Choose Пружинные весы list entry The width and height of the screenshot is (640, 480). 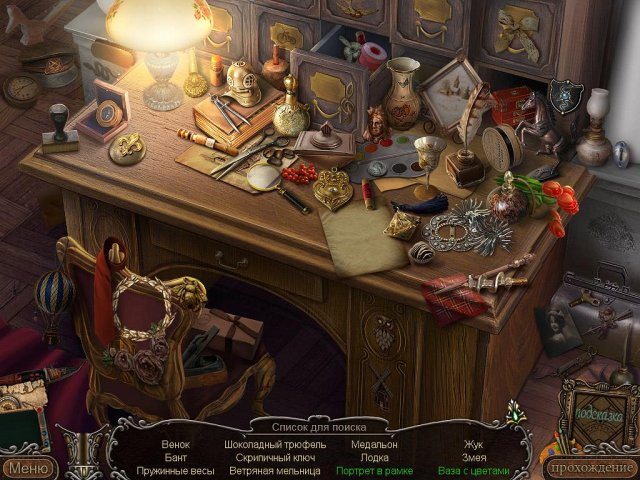click(175, 470)
